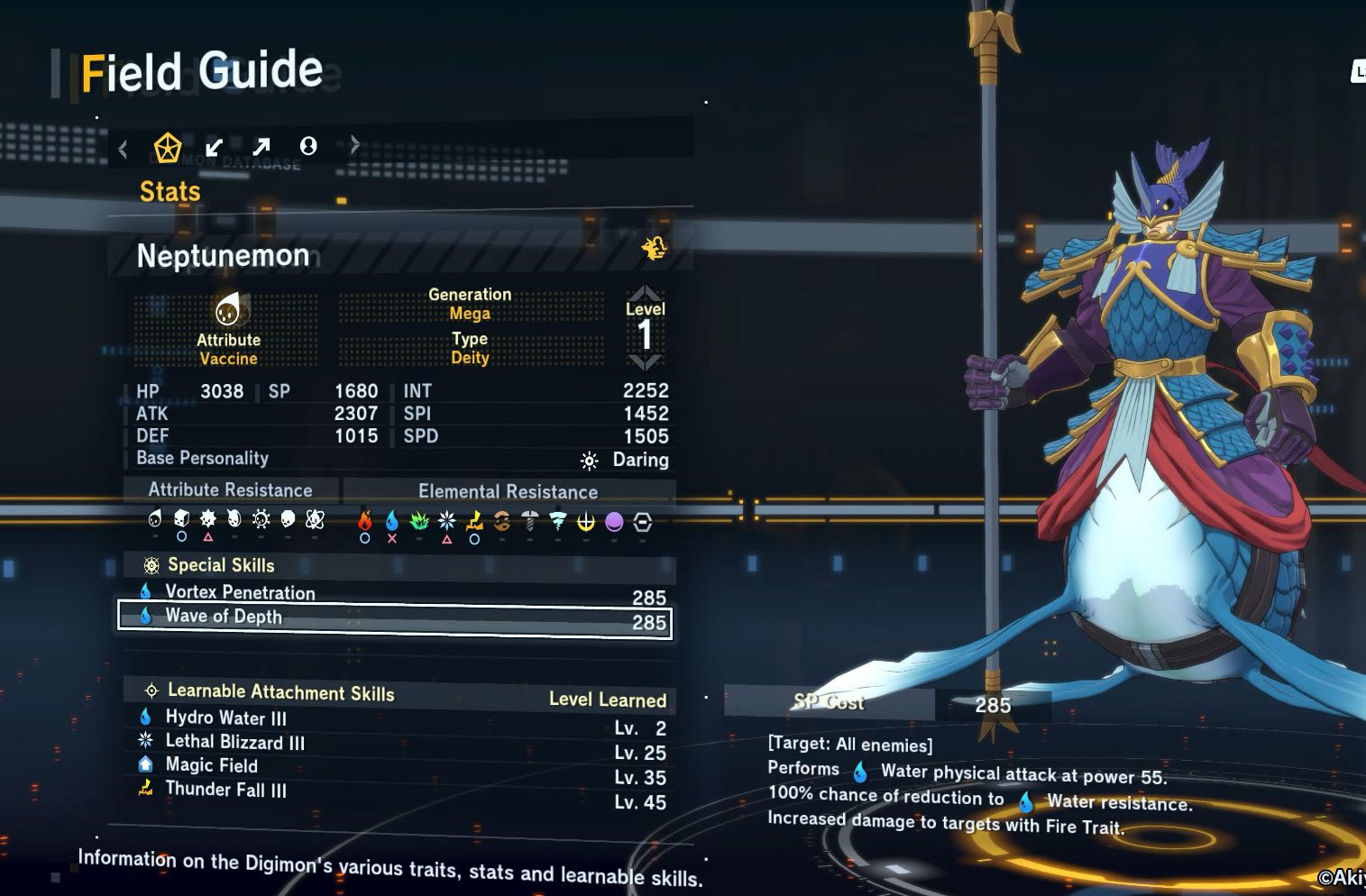The height and width of the screenshot is (896, 1366).
Task: Pick the Lethal Blizzard III skill
Action: (234, 743)
